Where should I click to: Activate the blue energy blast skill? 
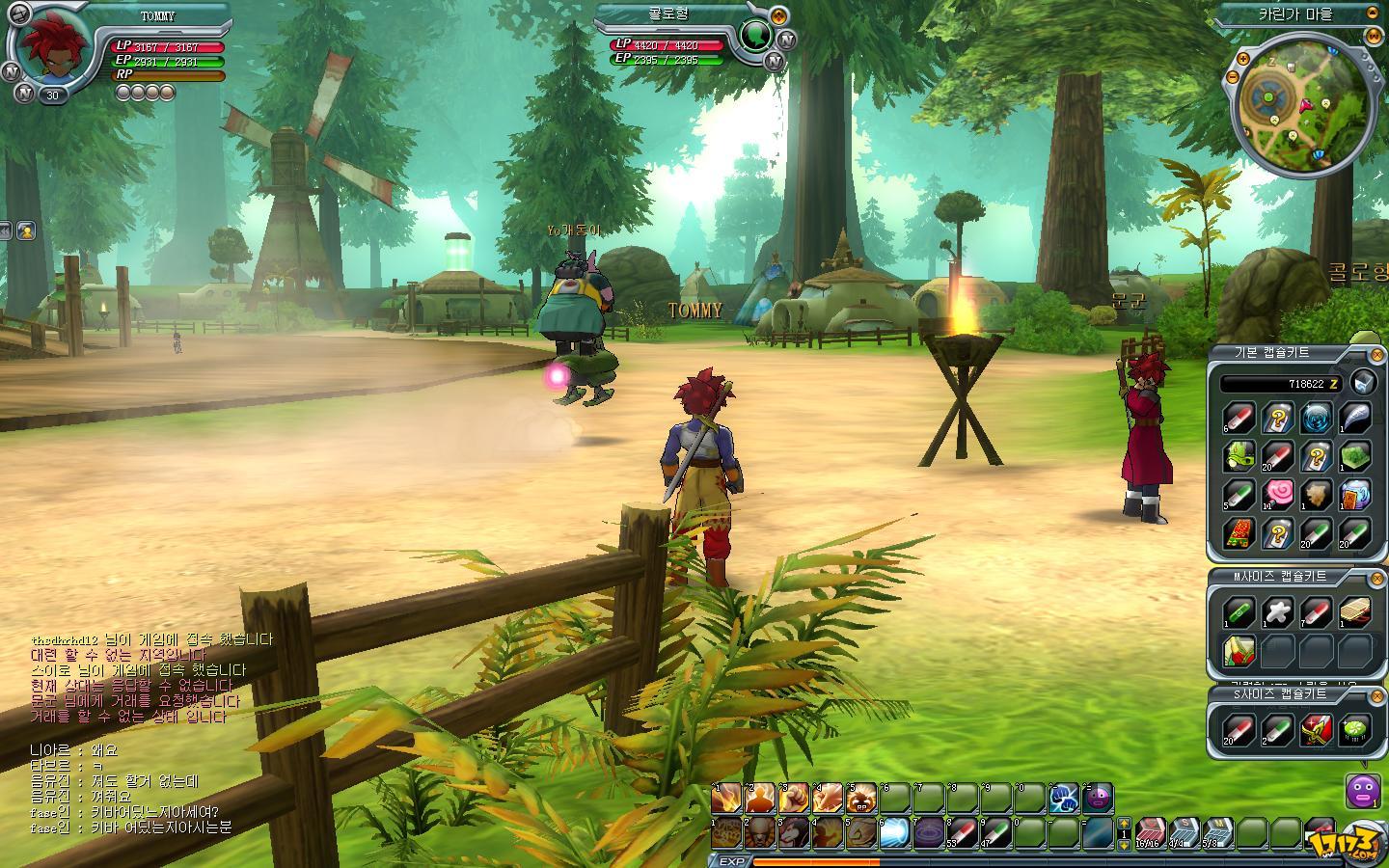[x=894, y=831]
